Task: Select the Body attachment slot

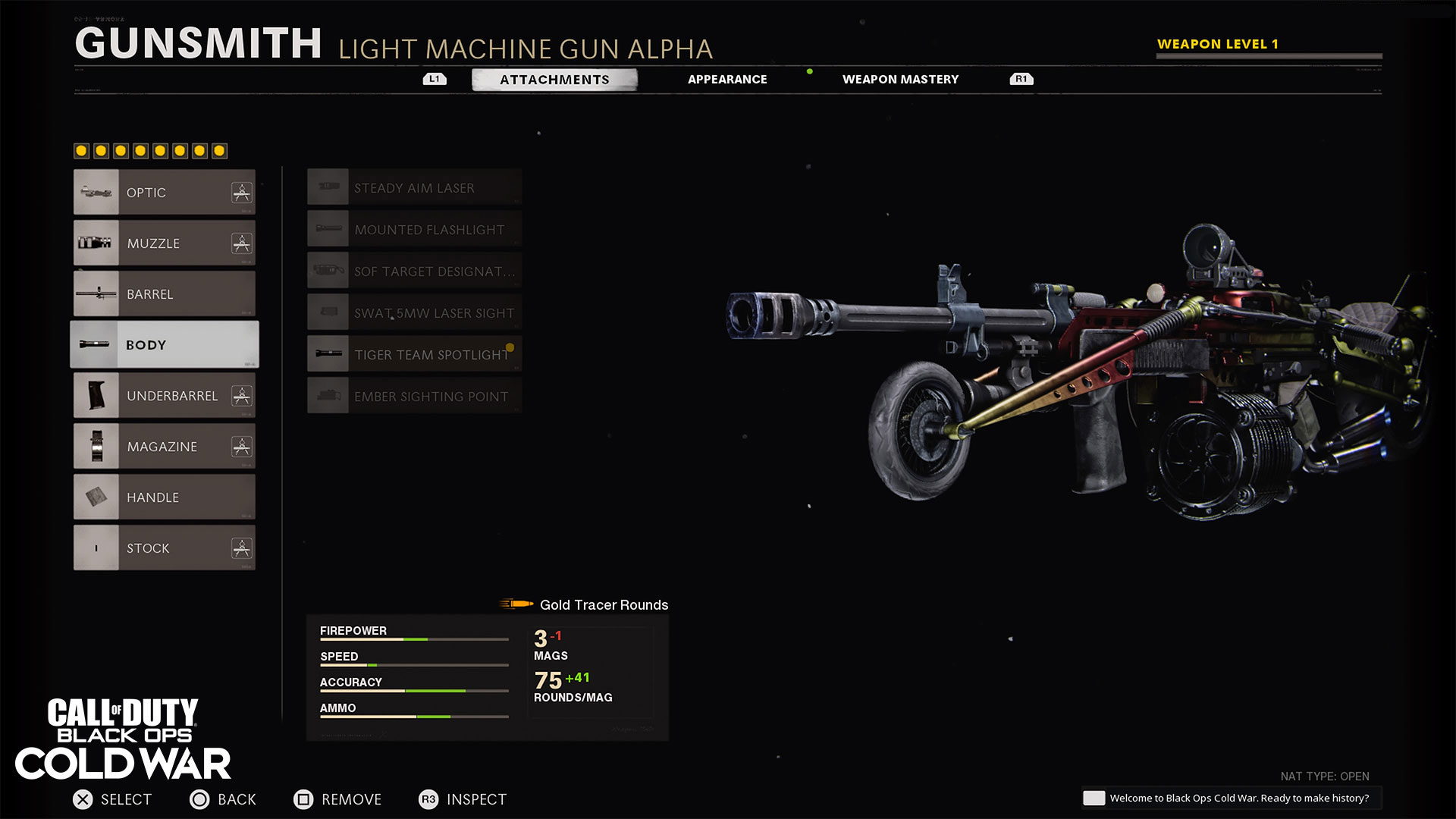Action: [x=165, y=345]
